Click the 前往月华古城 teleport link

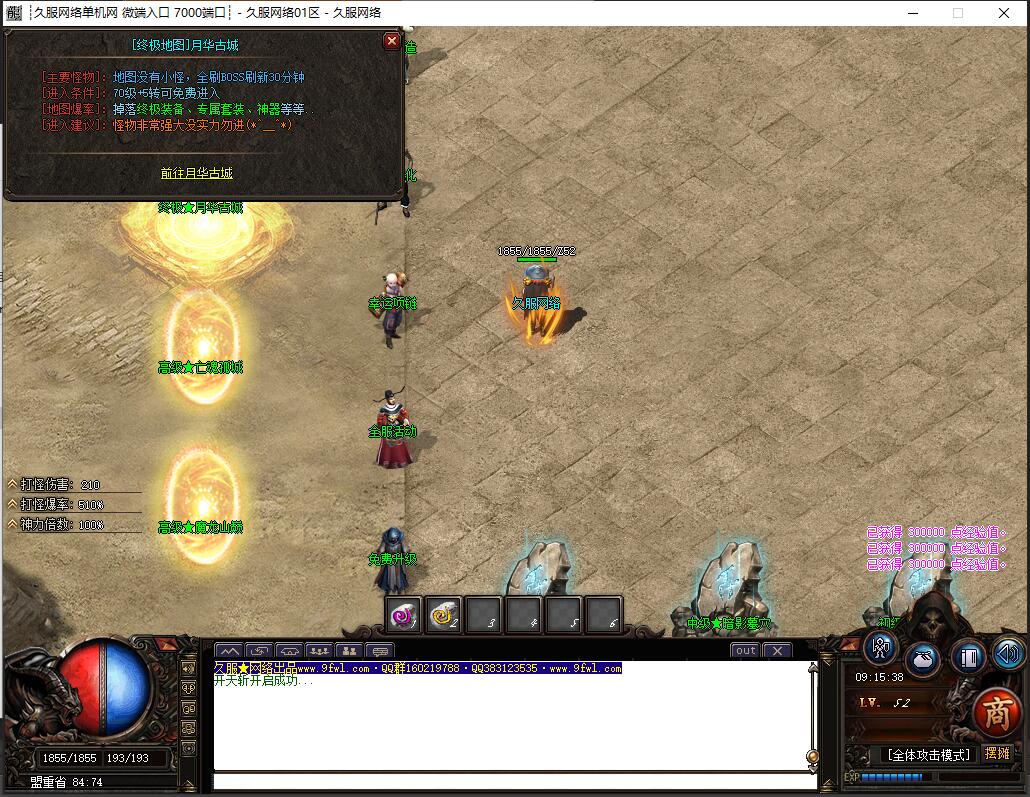tap(197, 173)
